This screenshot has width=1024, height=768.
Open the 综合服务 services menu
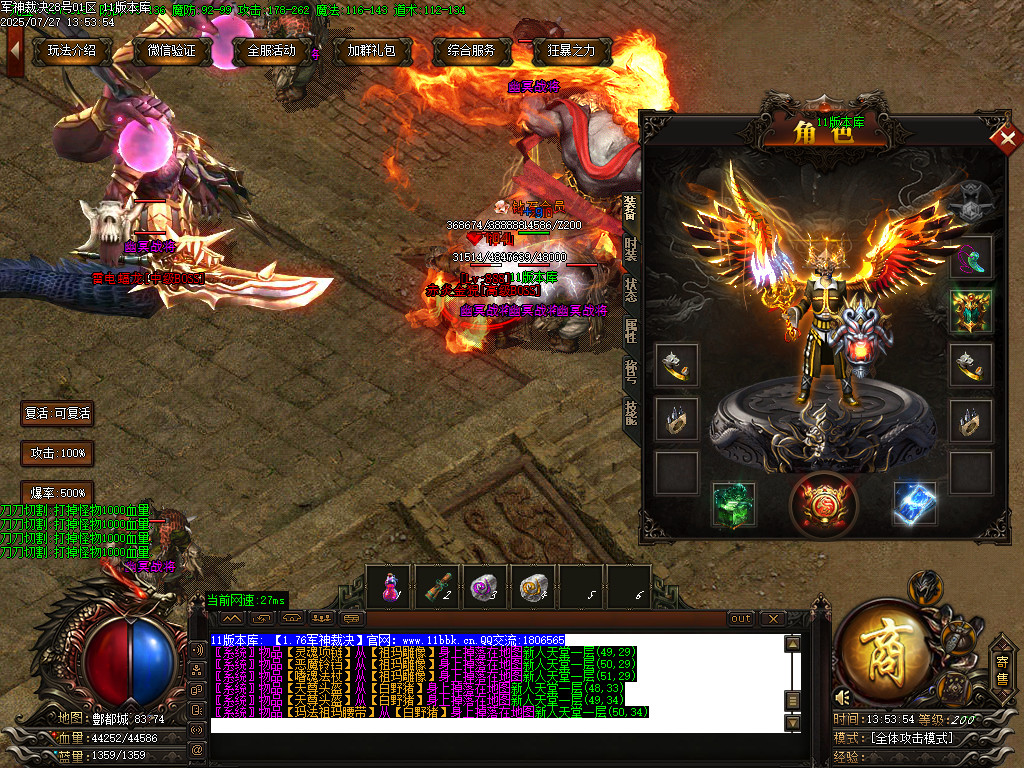[x=472, y=51]
